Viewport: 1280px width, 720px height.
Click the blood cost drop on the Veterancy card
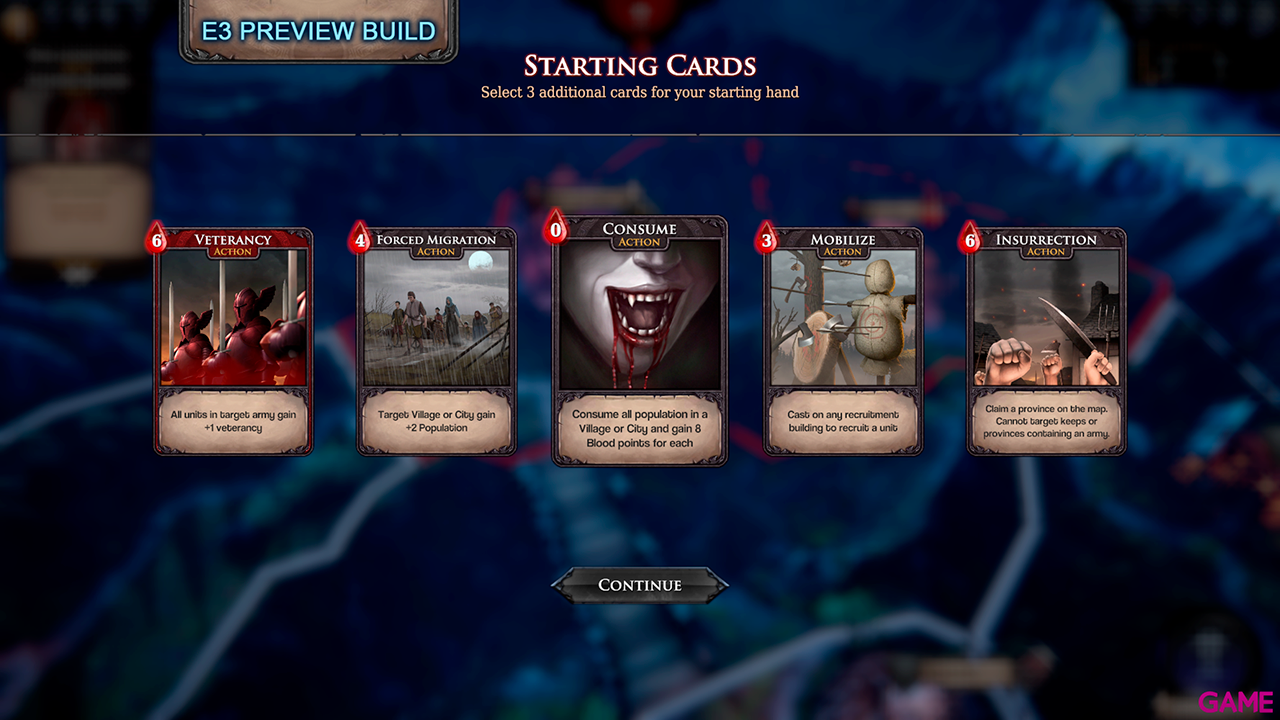tap(157, 239)
